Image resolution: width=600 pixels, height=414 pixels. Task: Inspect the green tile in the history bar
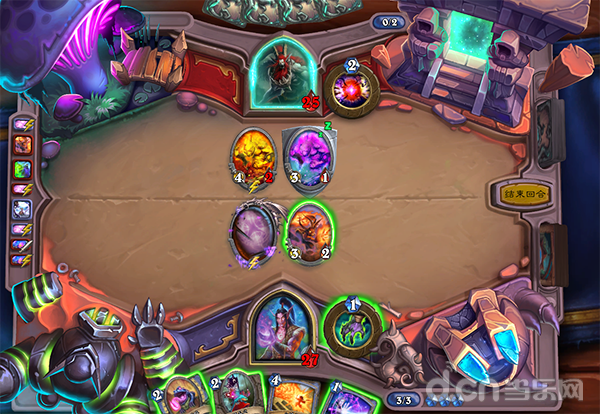pos(23,166)
